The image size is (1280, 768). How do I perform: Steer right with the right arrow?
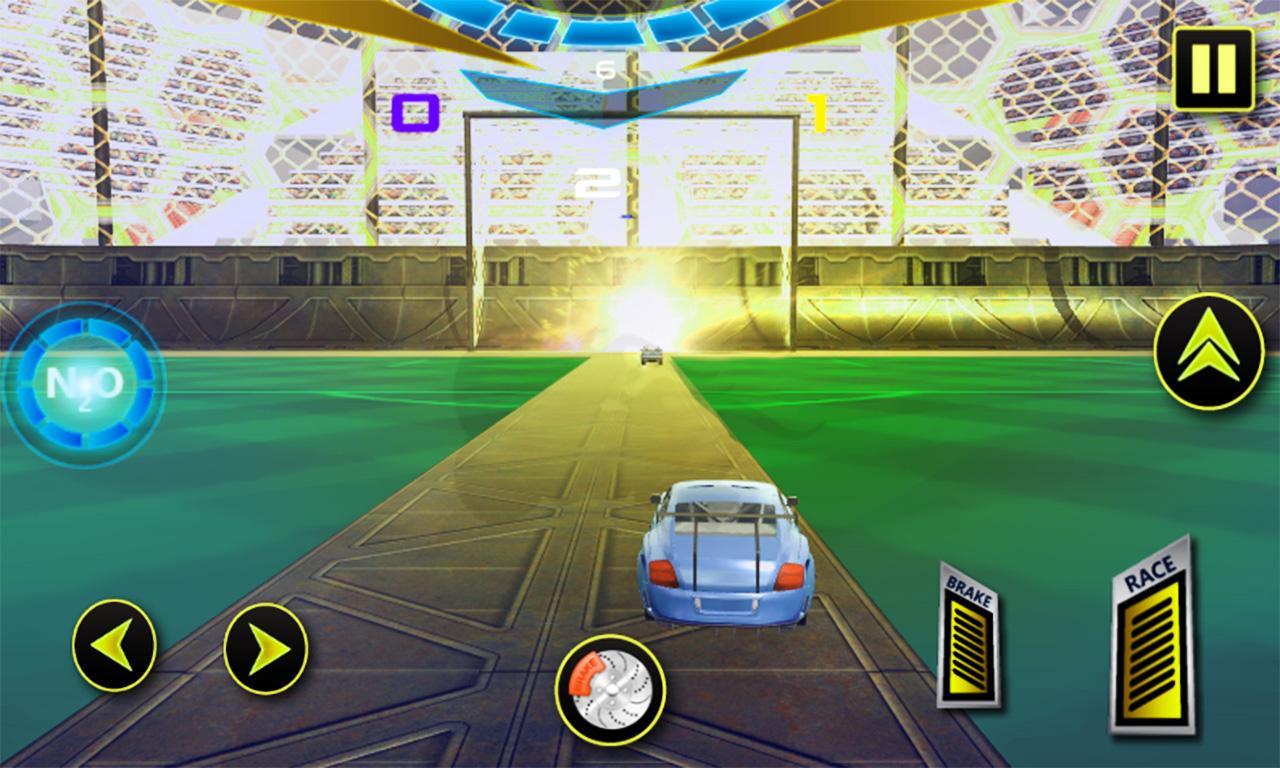[265, 648]
